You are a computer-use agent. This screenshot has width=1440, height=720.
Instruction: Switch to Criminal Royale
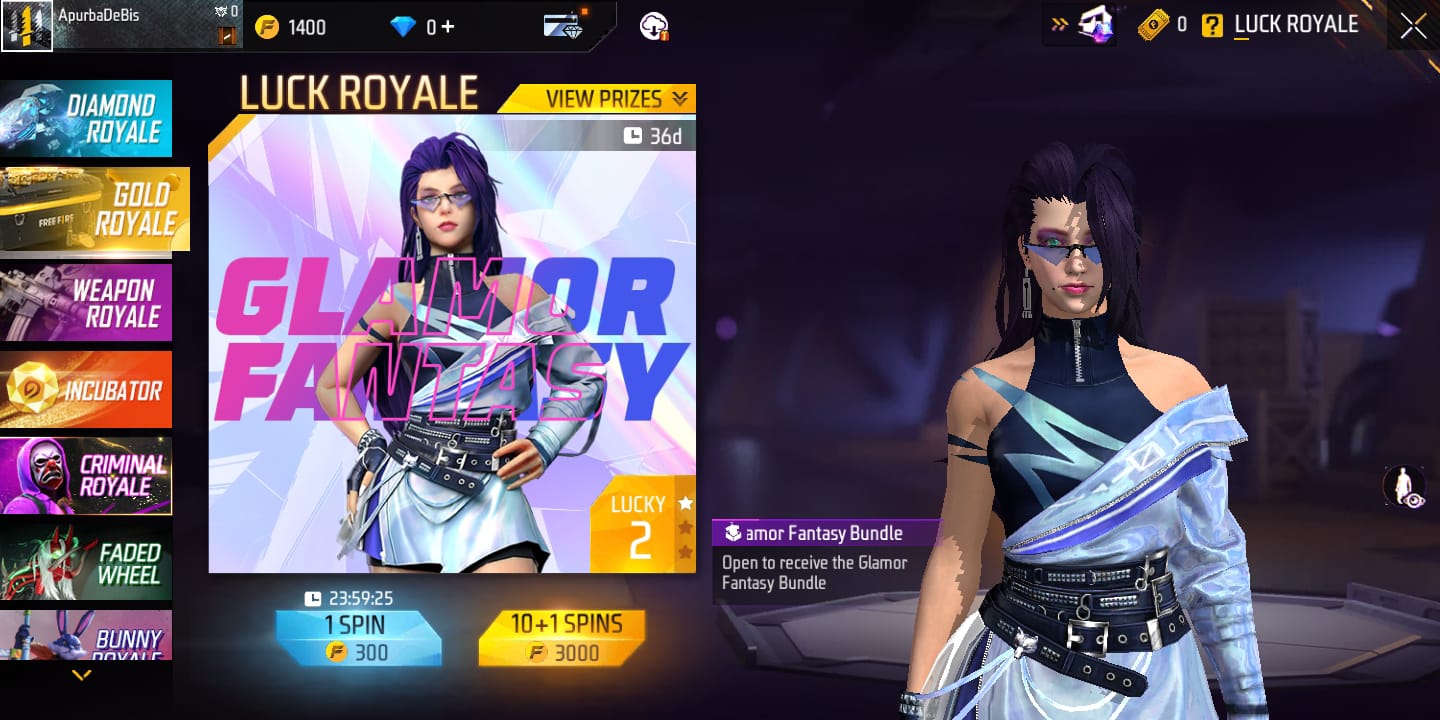pos(87,475)
